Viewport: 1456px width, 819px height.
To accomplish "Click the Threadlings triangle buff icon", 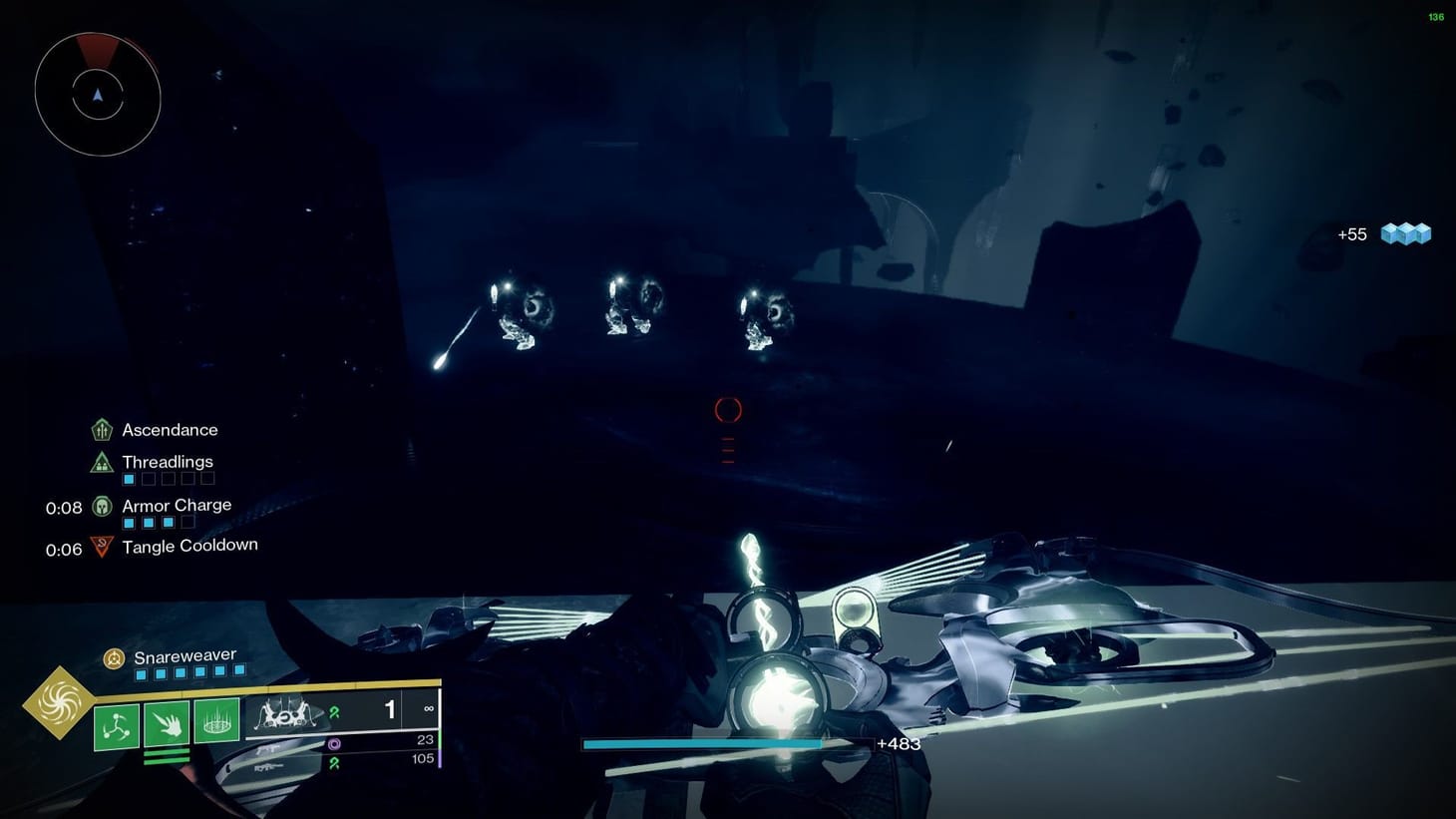I will (x=101, y=462).
